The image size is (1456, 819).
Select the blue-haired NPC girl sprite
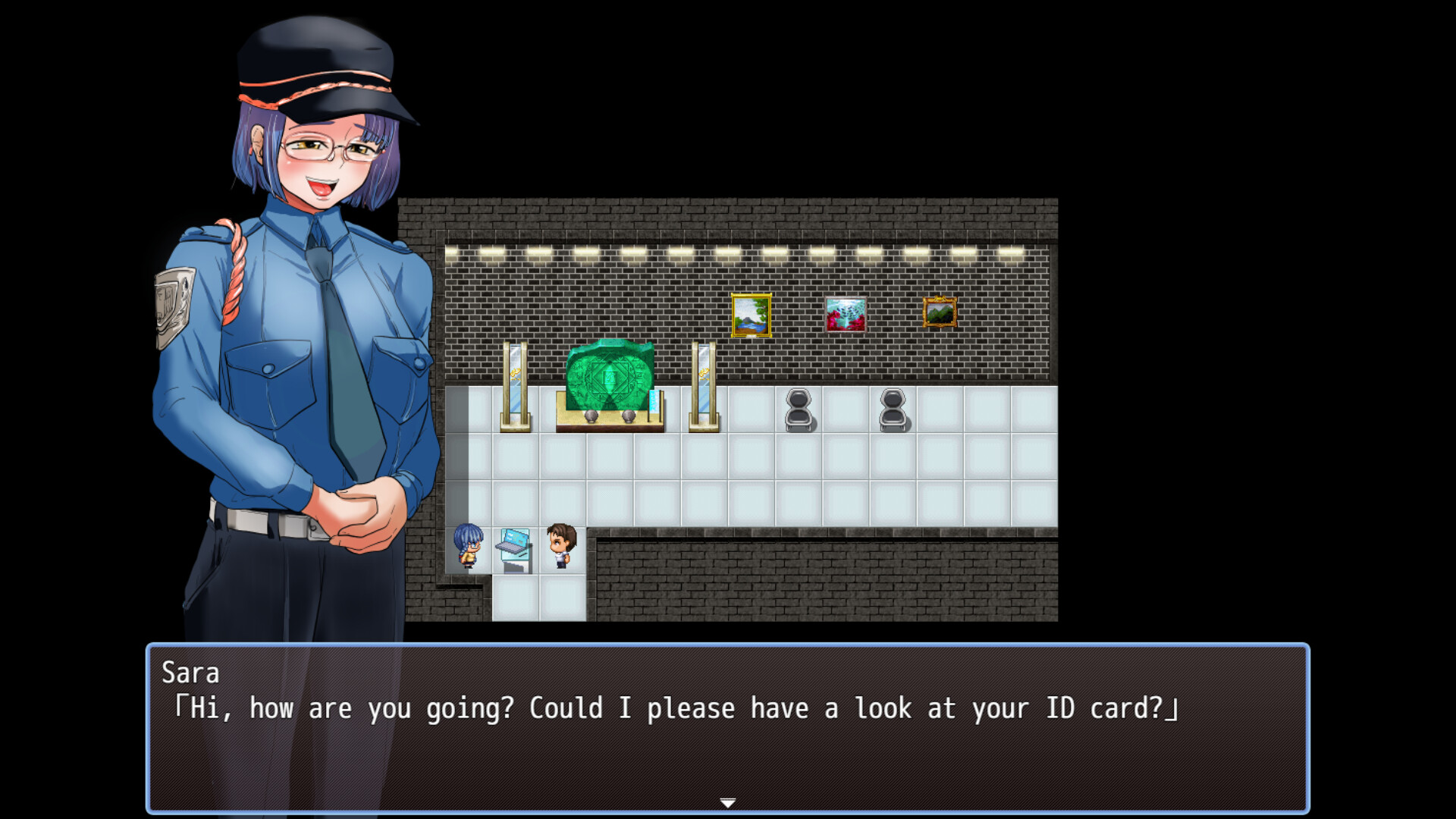point(468,546)
